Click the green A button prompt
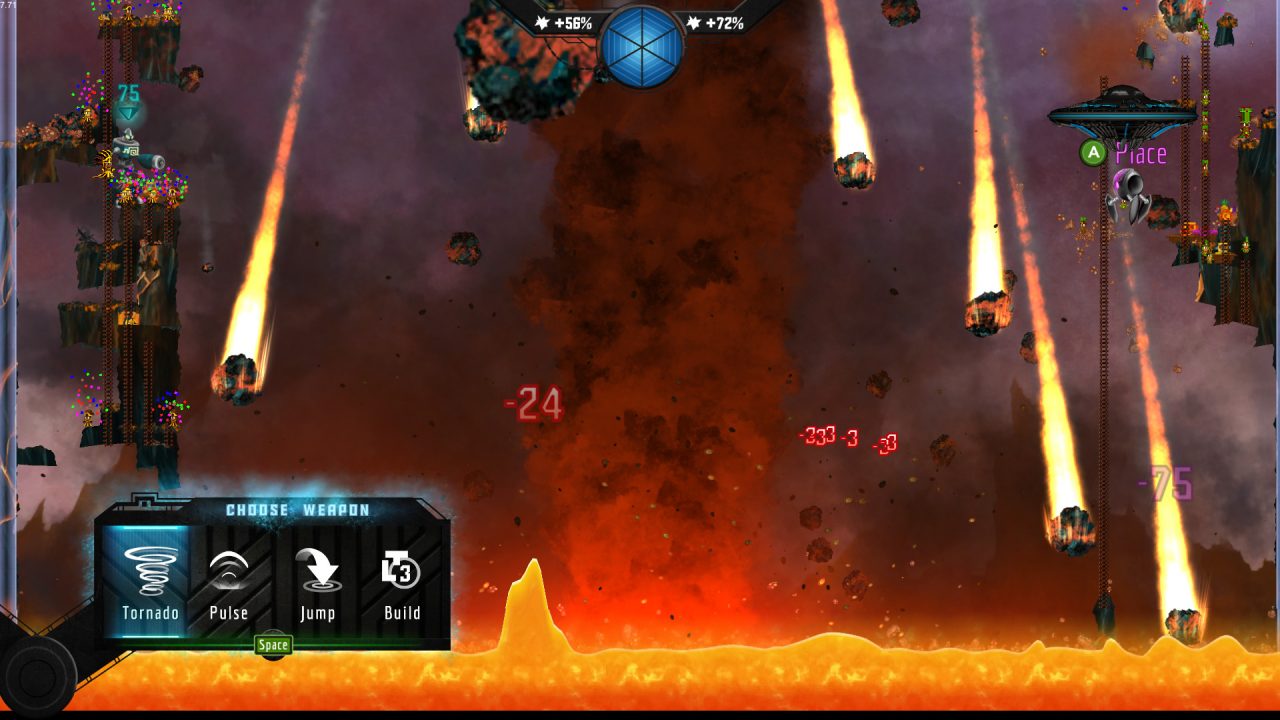The image size is (1280, 720). click(1094, 154)
